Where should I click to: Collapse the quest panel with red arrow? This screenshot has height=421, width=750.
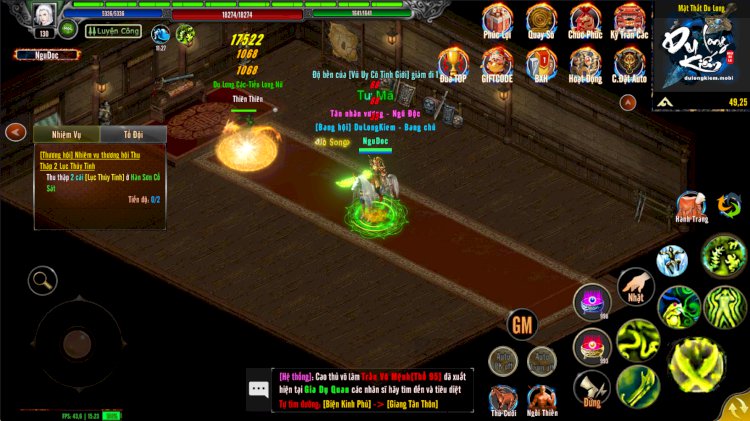(x=15, y=132)
